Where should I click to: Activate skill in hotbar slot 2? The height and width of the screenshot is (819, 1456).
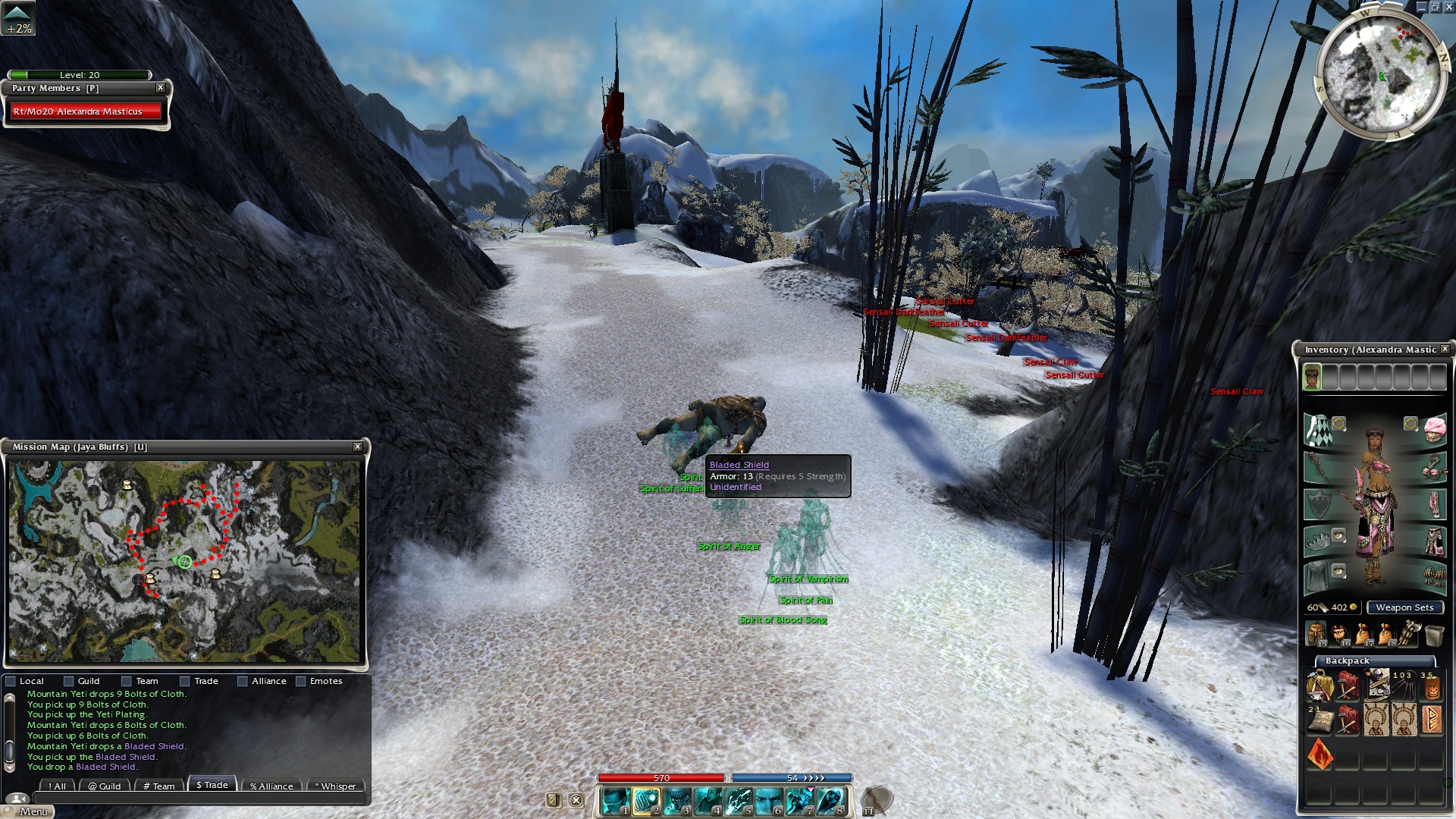click(646, 801)
